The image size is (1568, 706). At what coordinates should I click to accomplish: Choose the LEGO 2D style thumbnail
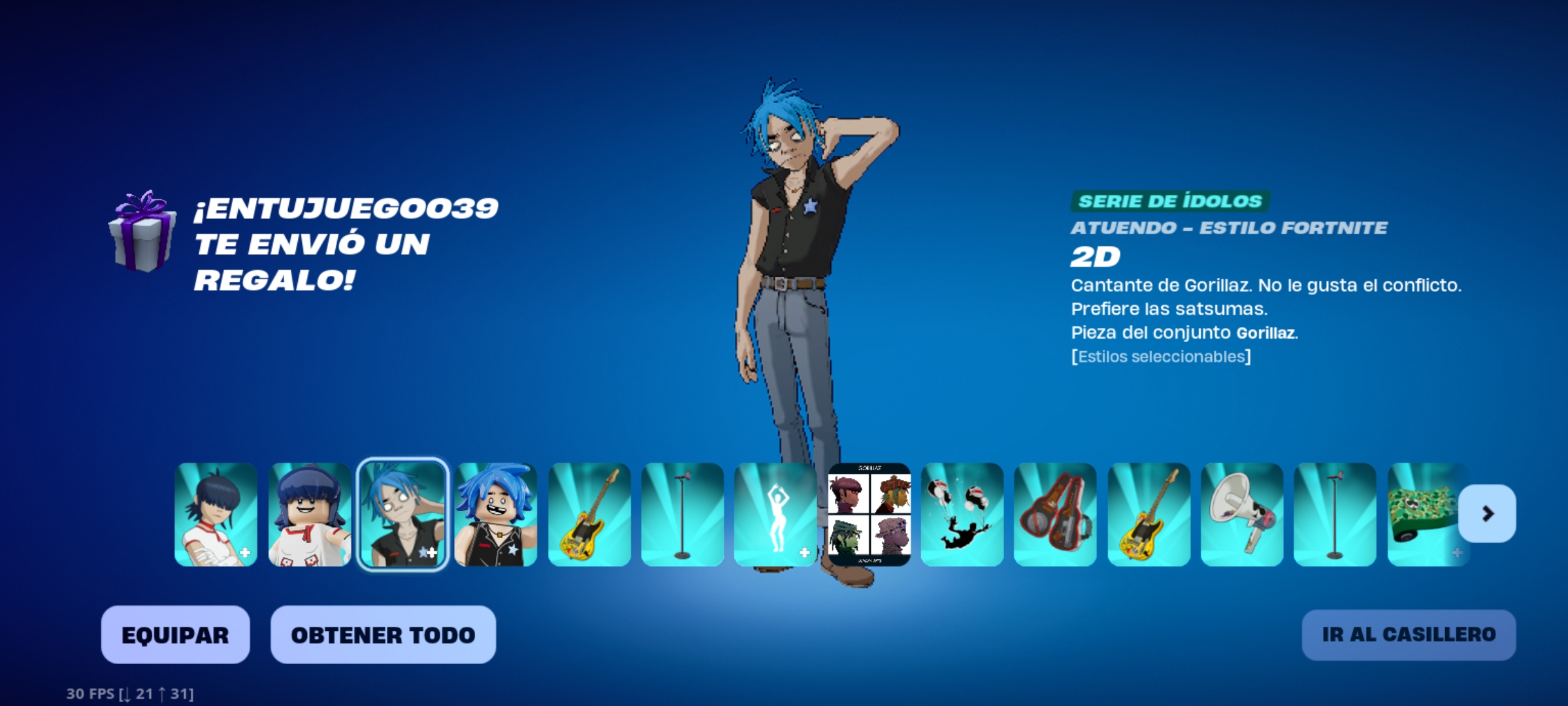[496, 514]
